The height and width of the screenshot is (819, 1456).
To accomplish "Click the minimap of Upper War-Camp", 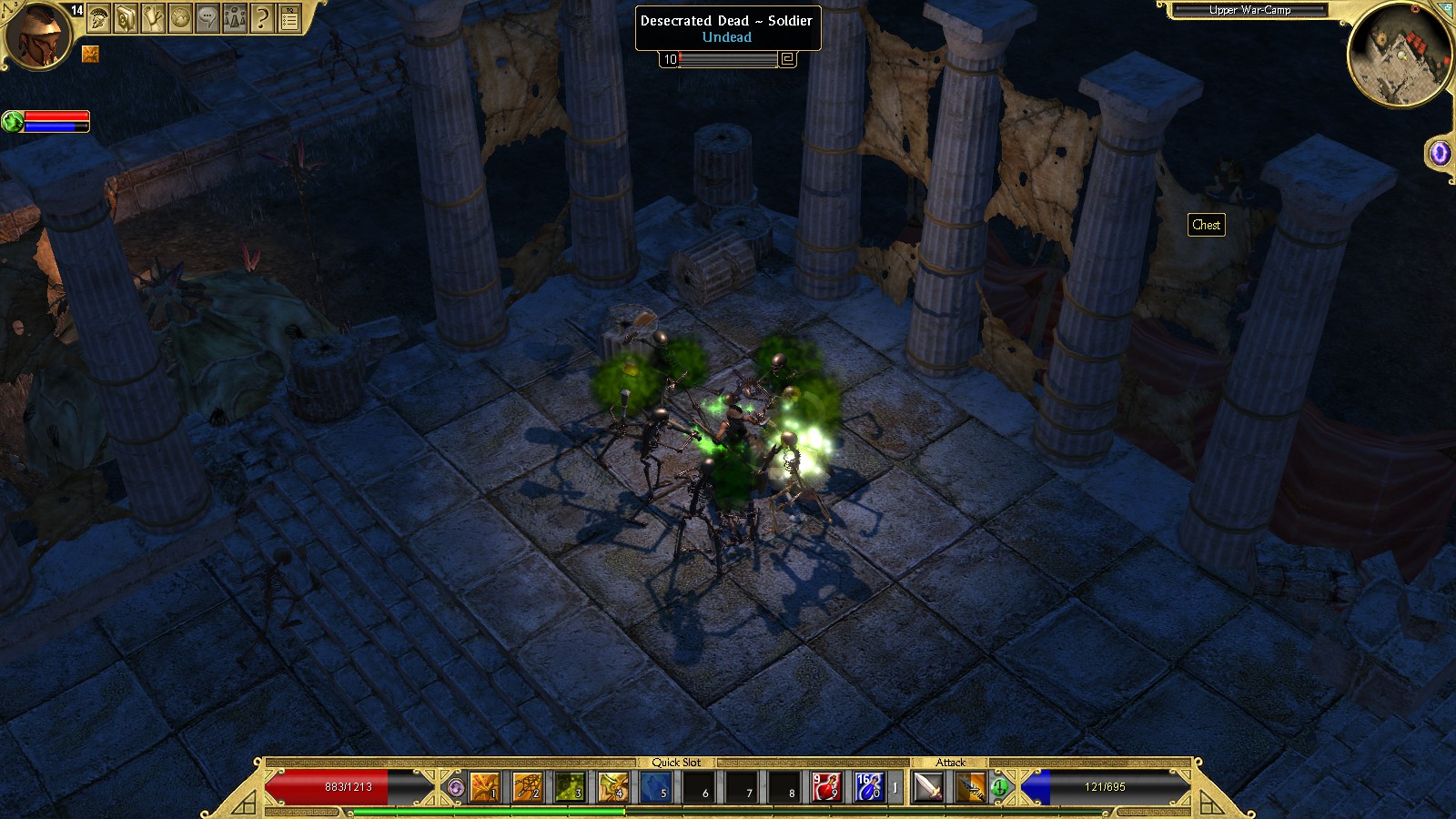I will pyautogui.click(x=1399, y=56).
